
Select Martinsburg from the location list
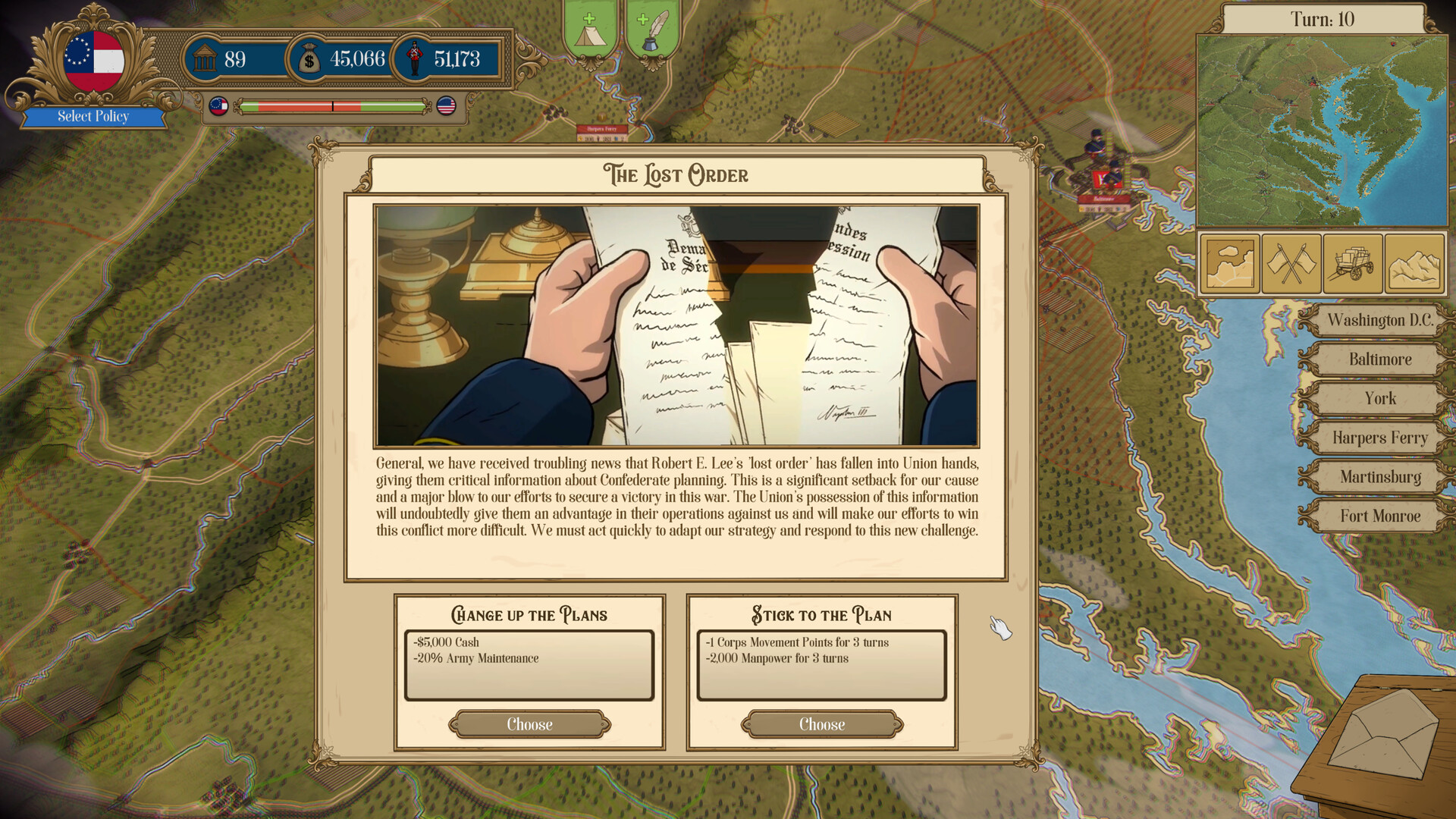coord(1377,476)
